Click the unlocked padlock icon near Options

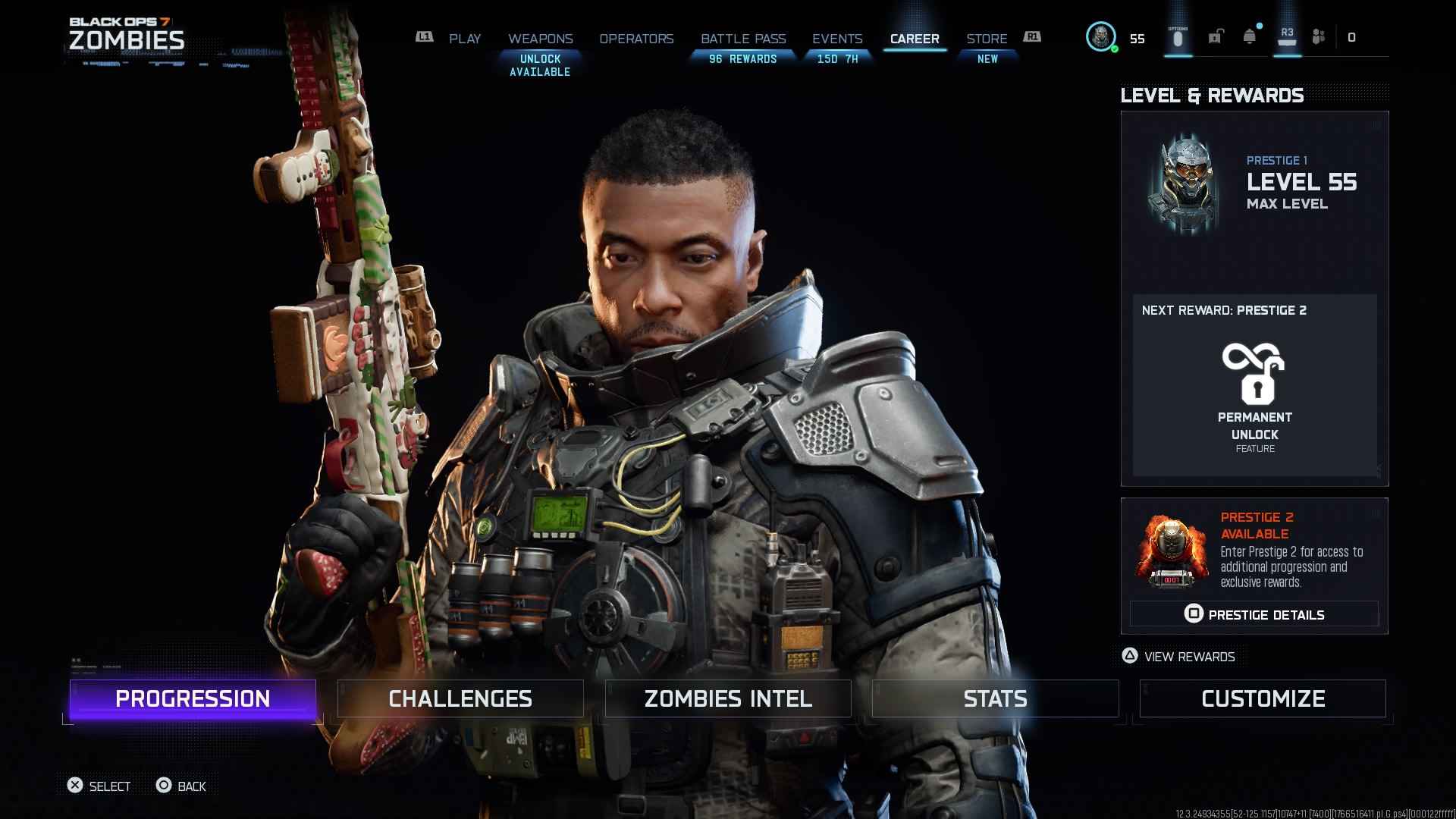coord(1217,36)
